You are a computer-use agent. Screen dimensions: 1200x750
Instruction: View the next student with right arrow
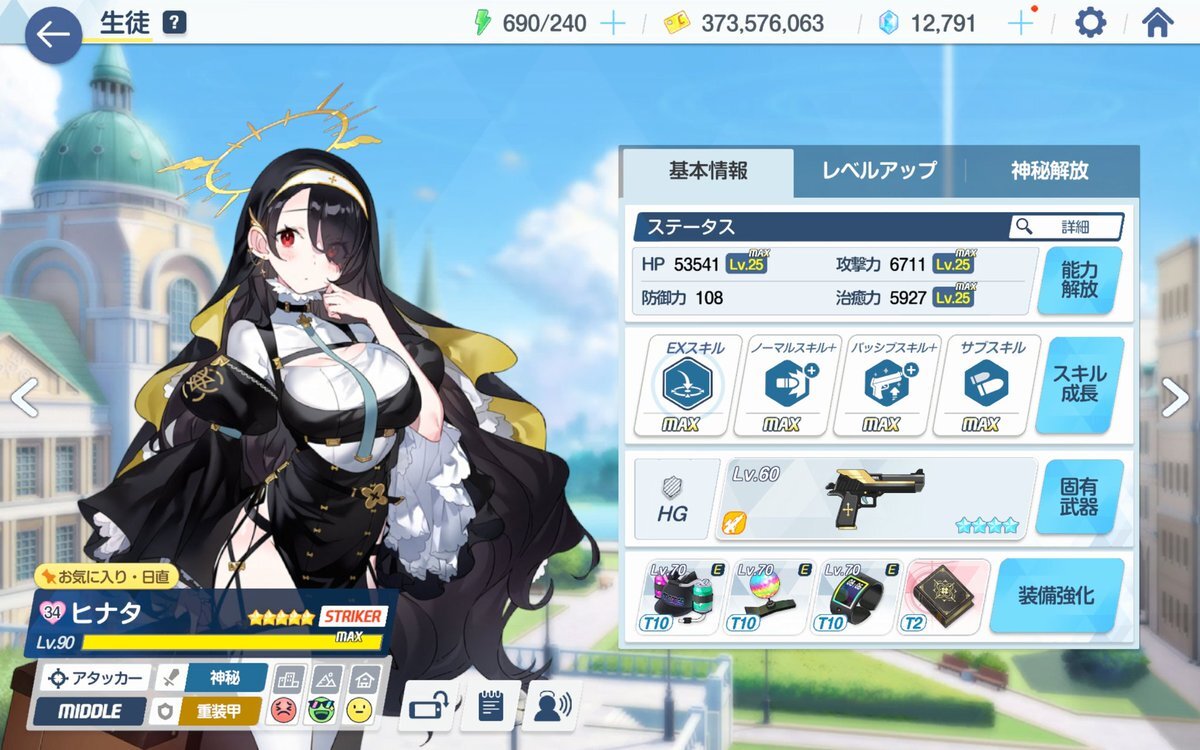pos(1175,398)
